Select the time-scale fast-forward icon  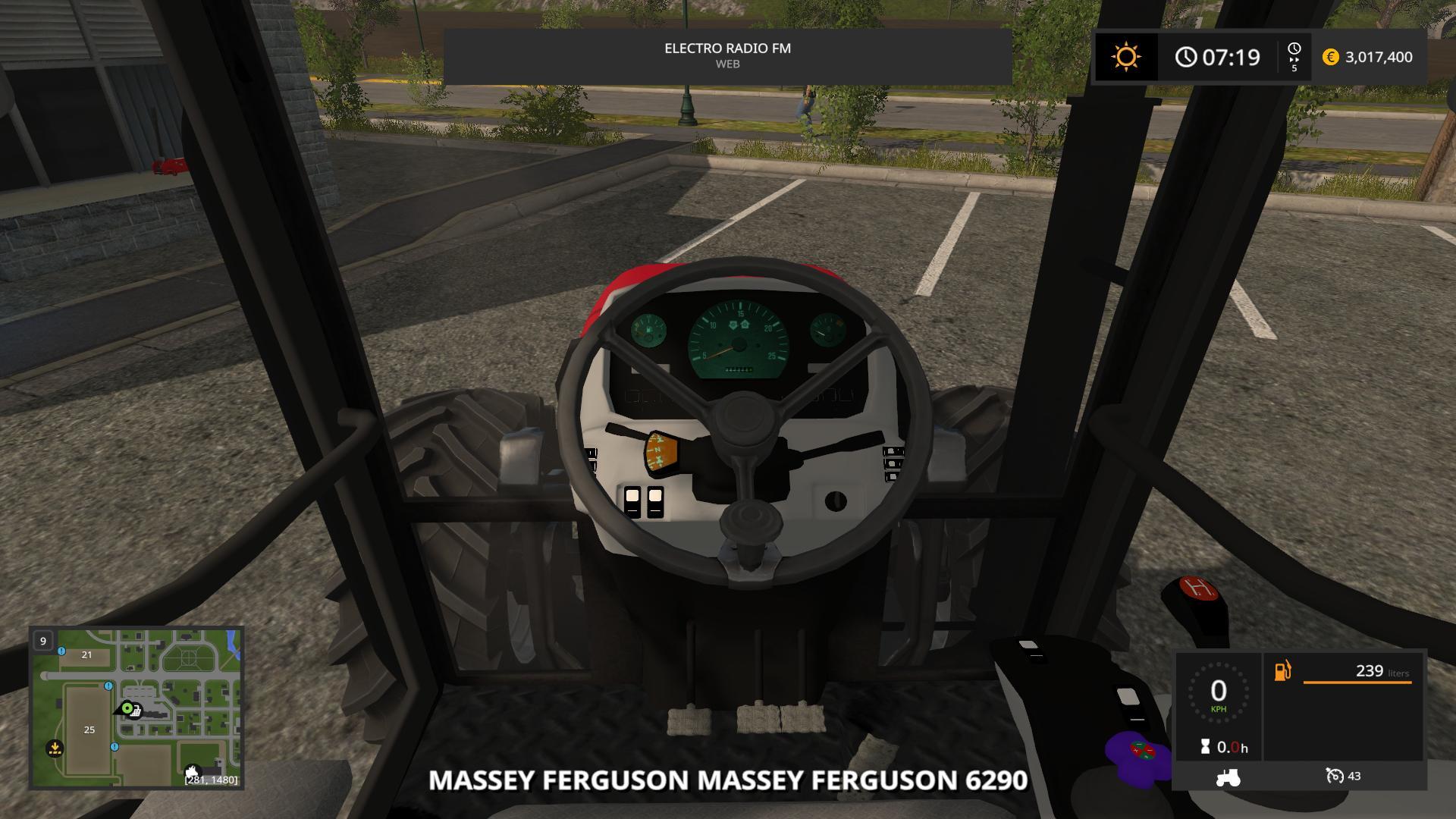pos(1294,58)
